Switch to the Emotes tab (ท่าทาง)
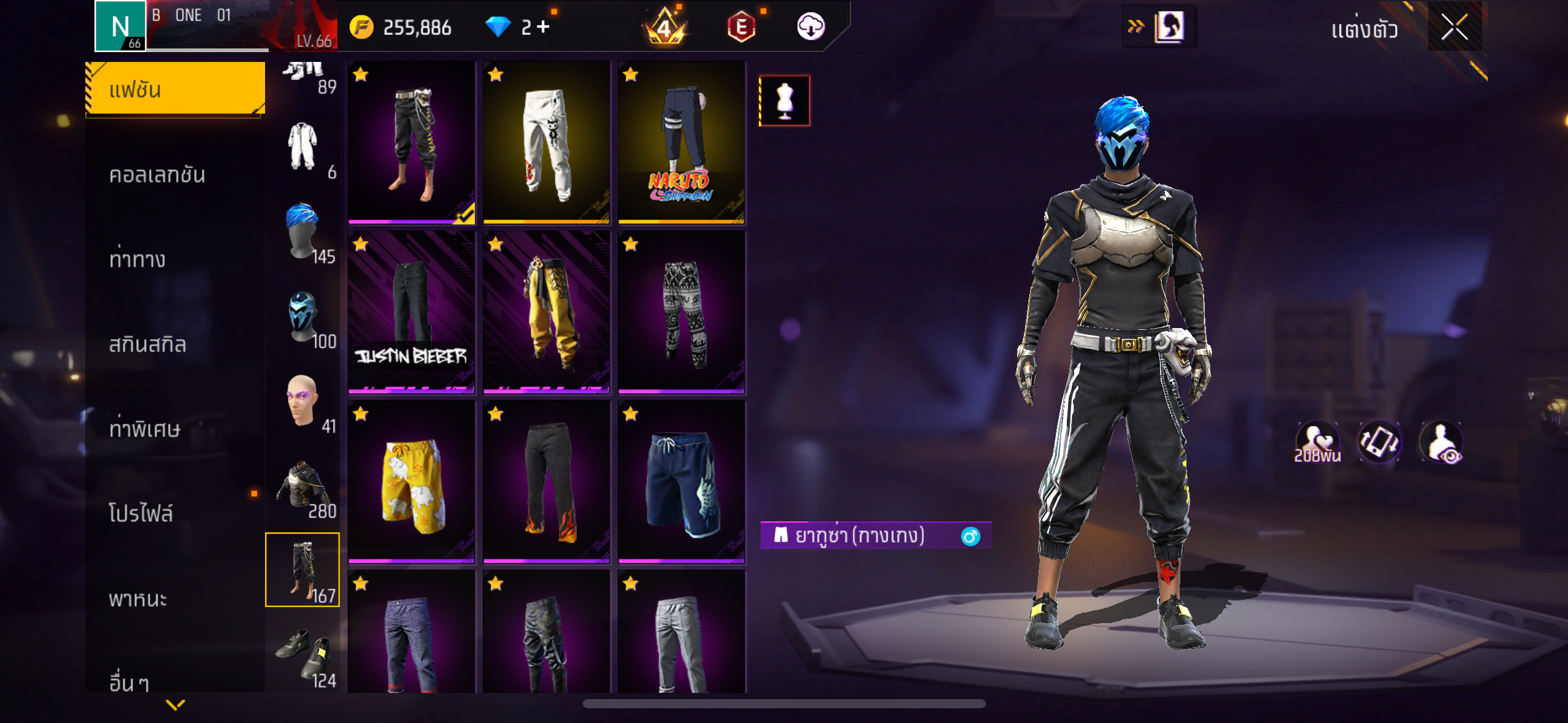Screen dimensions: 1568x723 point(137,260)
